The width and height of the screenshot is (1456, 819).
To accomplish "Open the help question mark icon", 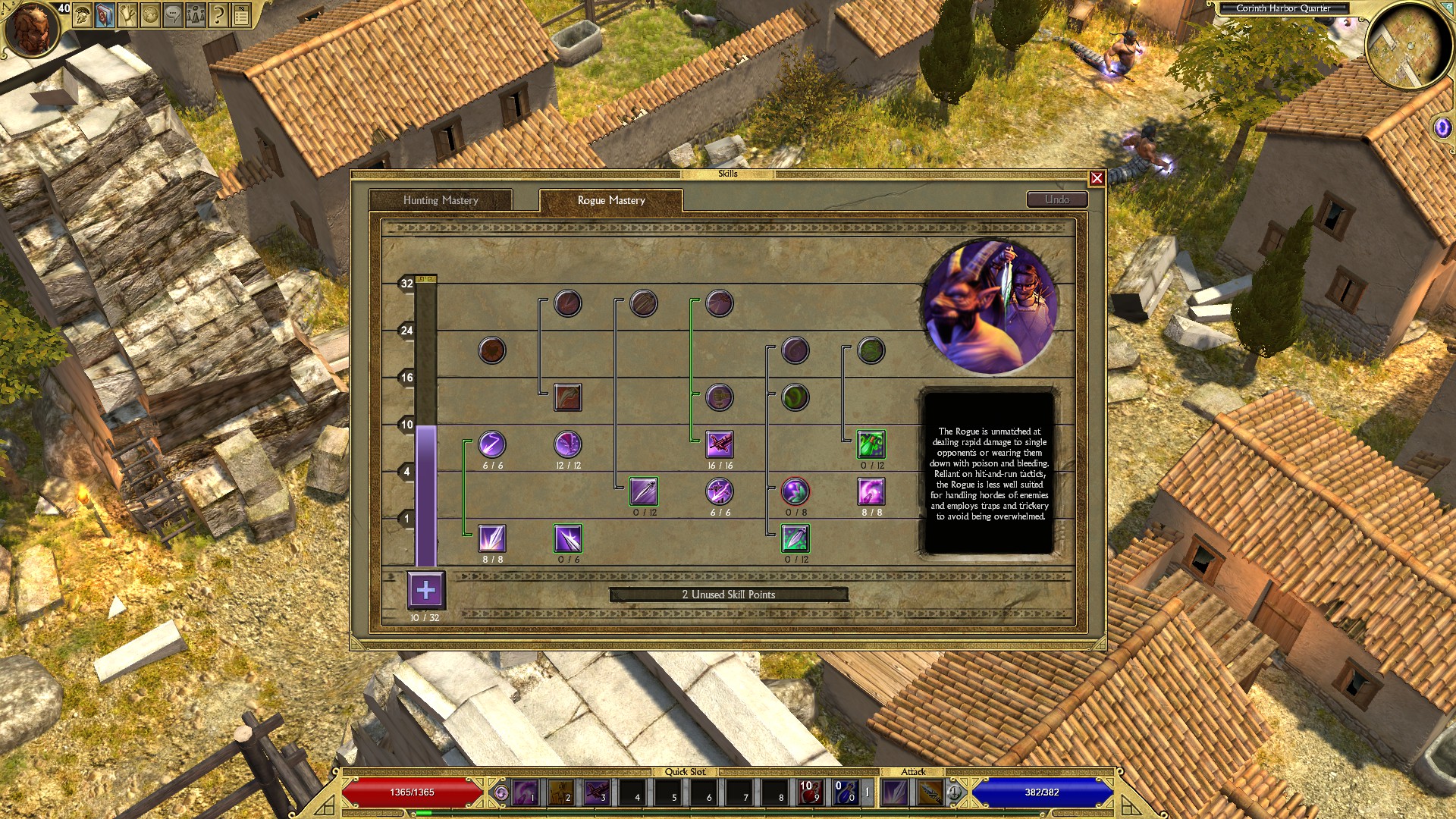I will (218, 15).
